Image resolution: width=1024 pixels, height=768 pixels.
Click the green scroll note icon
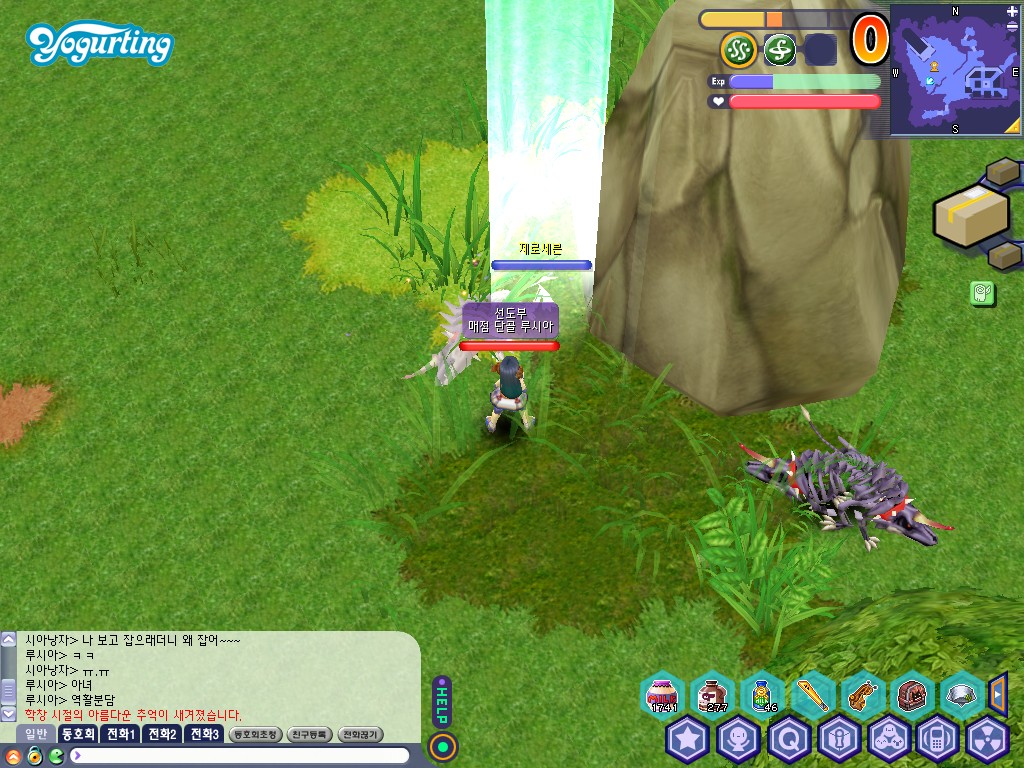[981, 293]
